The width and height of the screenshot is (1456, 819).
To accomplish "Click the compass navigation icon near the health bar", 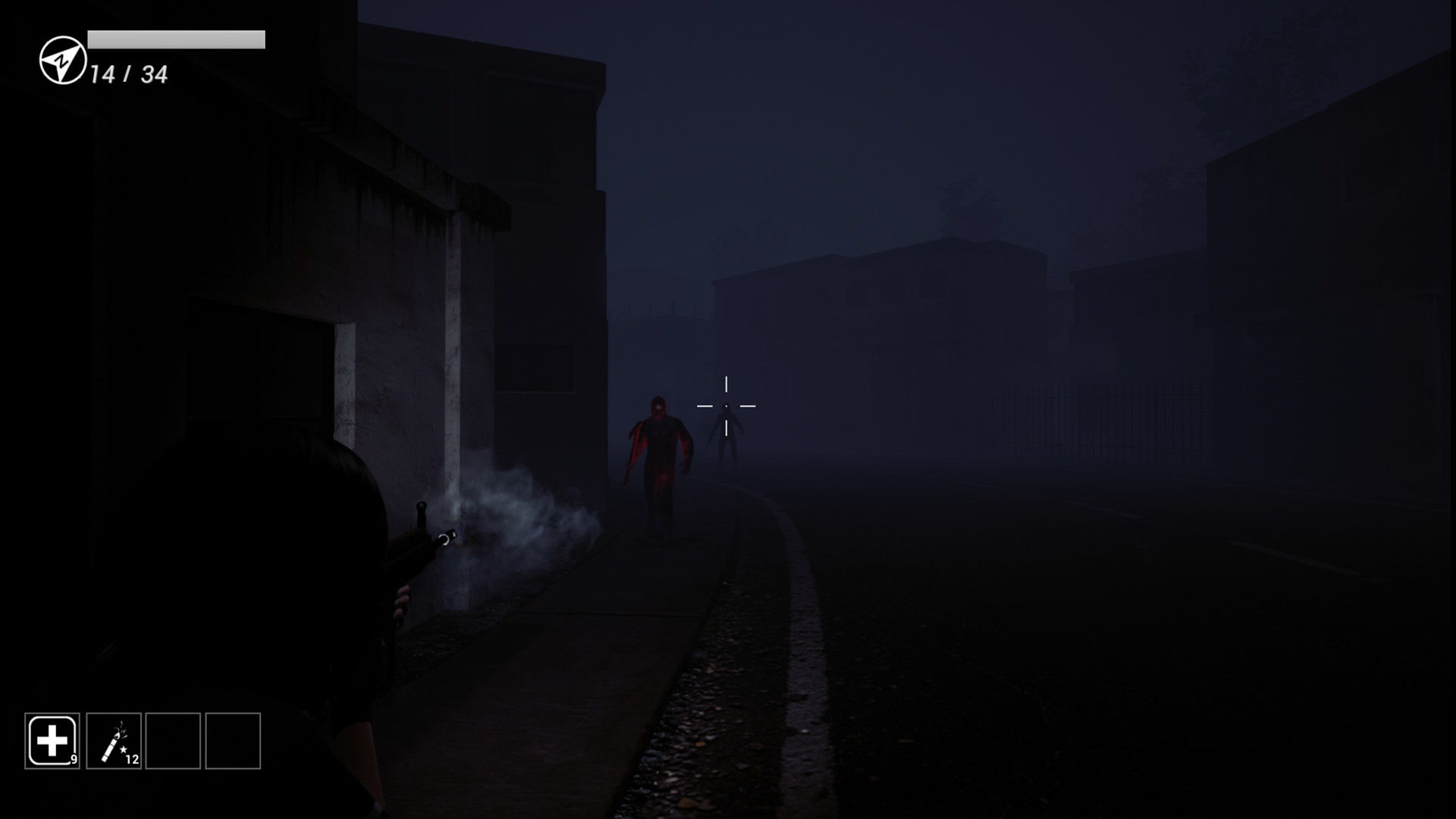I will click(x=63, y=61).
